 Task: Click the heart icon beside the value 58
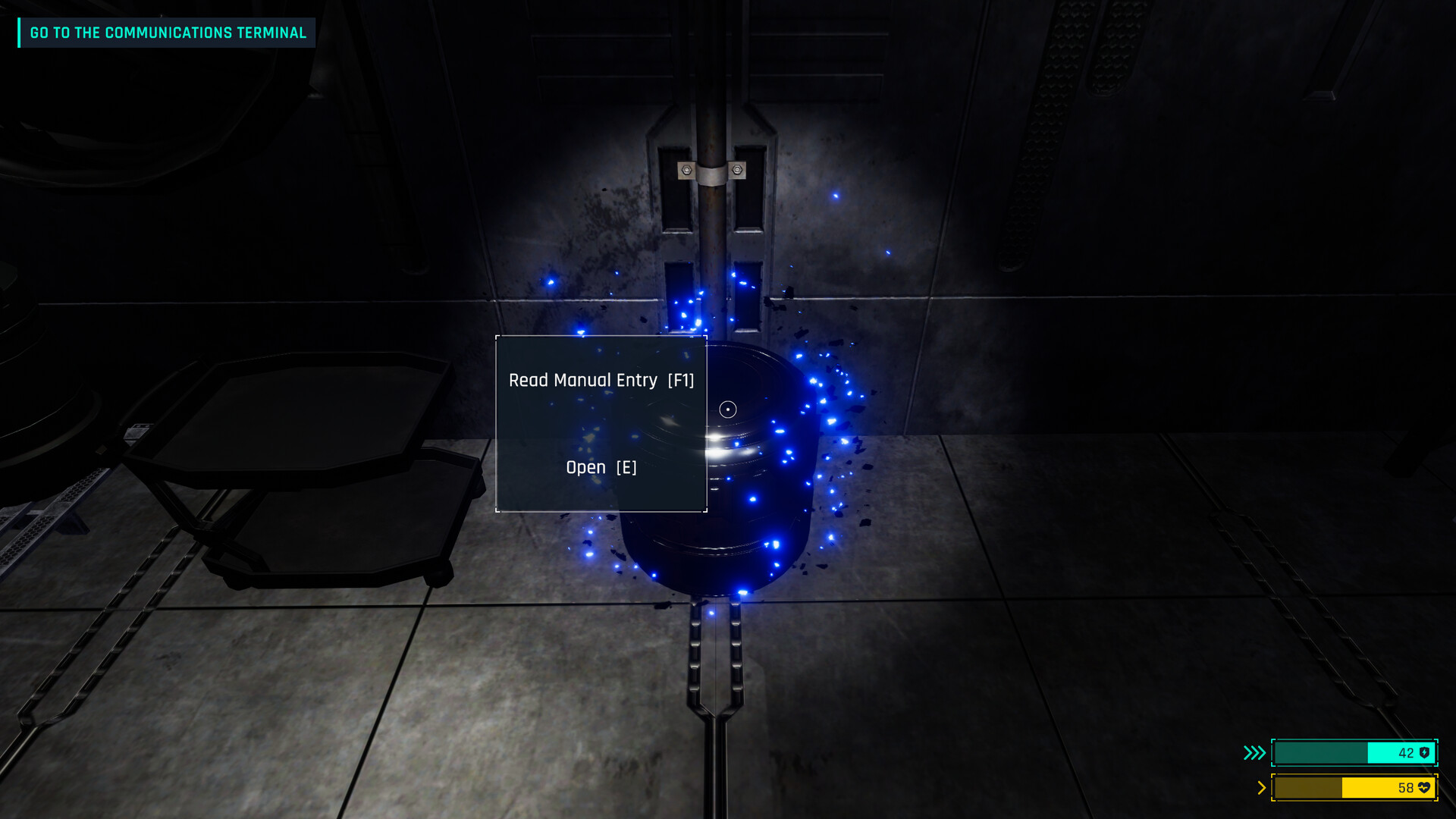tap(1424, 788)
